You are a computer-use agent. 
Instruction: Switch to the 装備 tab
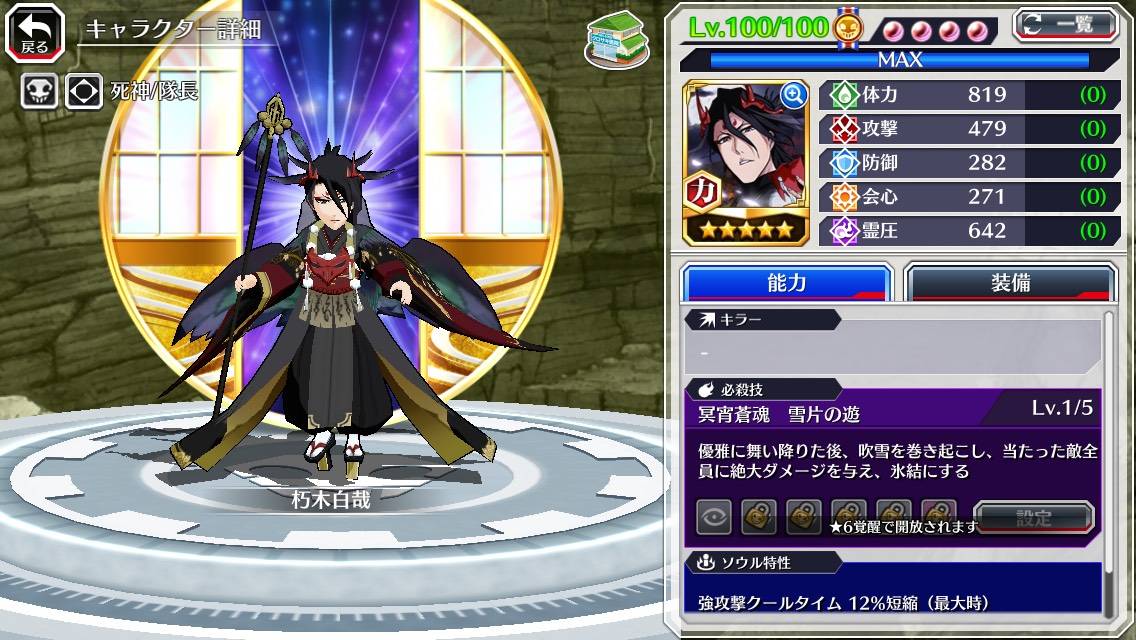coord(1009,283)
